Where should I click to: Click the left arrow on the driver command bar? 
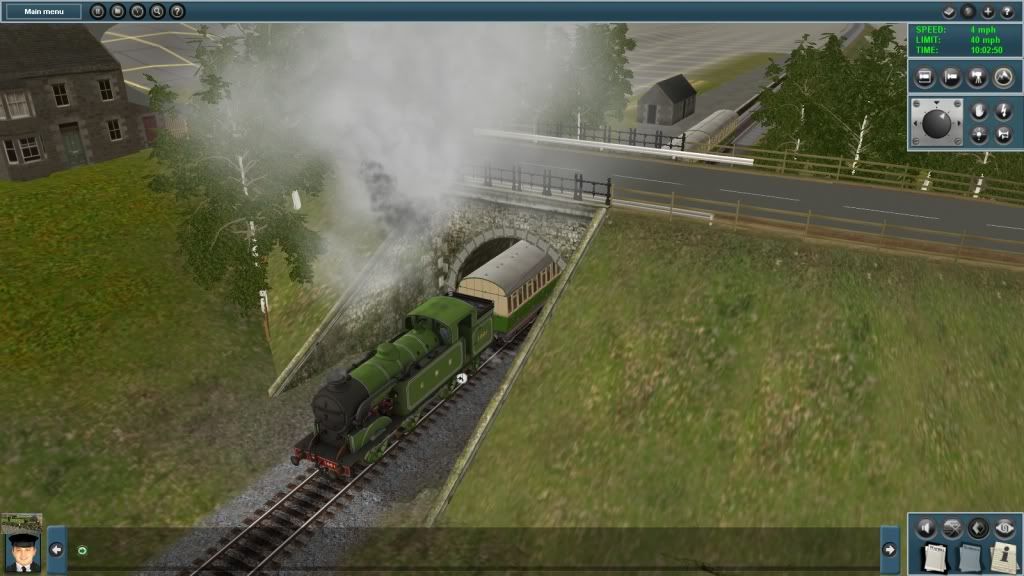coord(56,549)
